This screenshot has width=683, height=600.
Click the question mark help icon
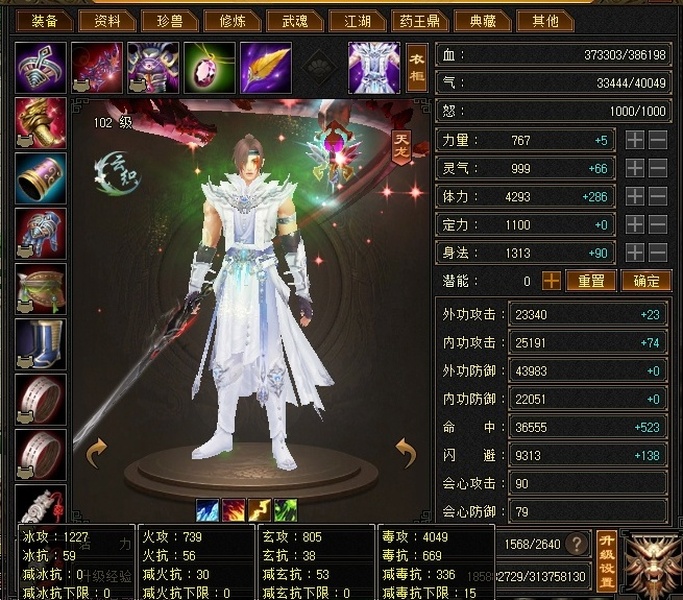pos(576,544)
